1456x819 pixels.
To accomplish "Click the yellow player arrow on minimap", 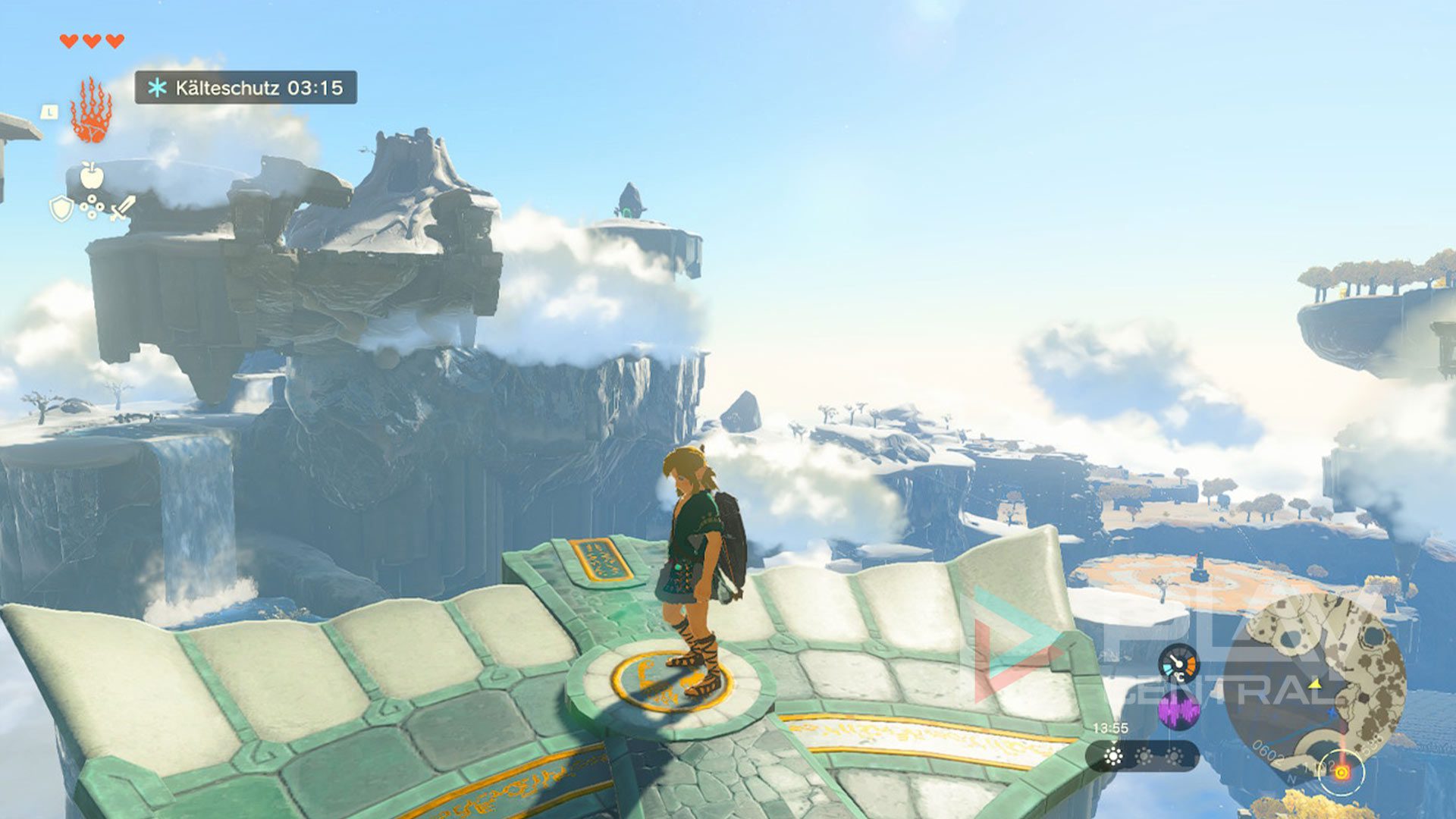I will coord(1316,685).
